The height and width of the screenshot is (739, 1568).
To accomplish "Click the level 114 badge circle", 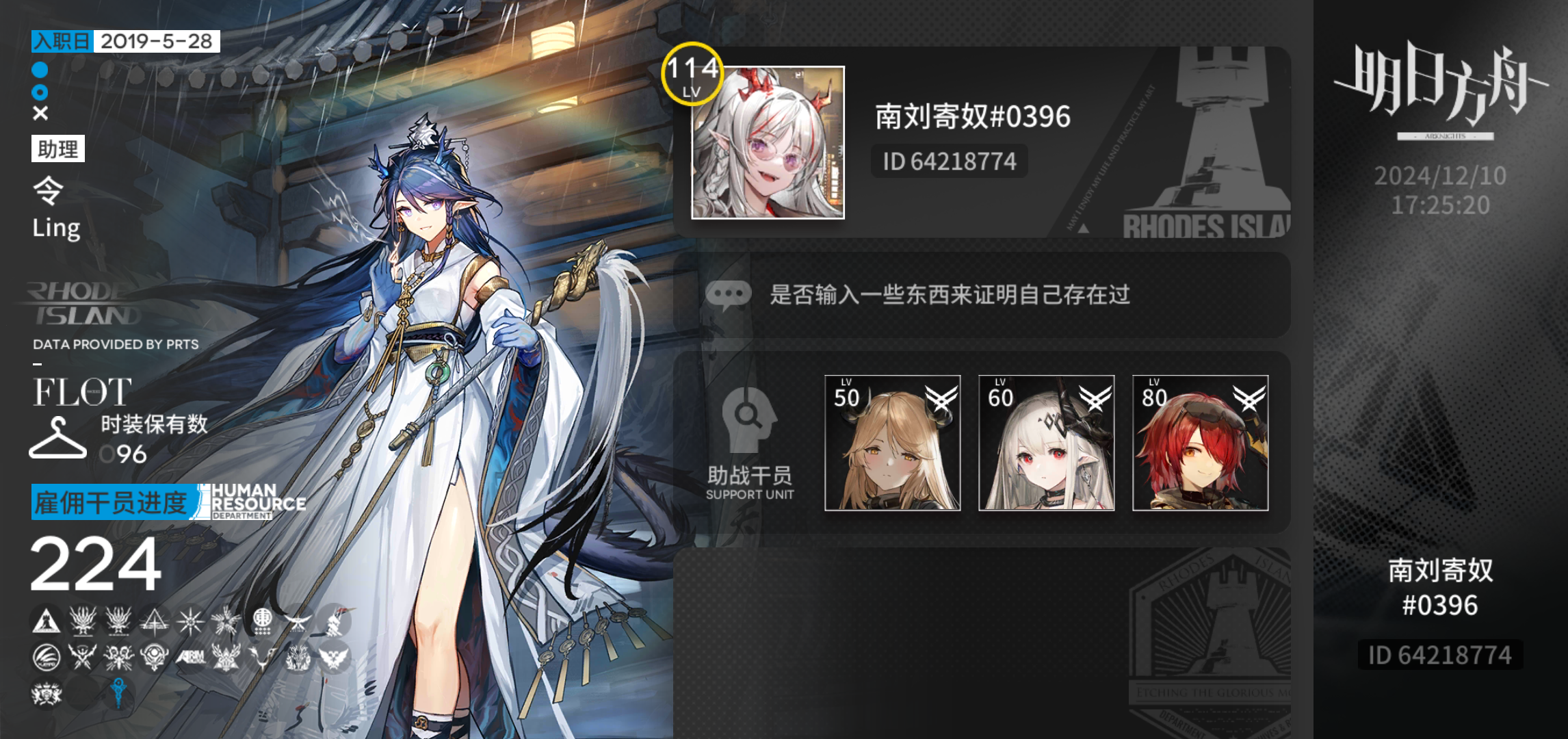I will pos(692,73).
